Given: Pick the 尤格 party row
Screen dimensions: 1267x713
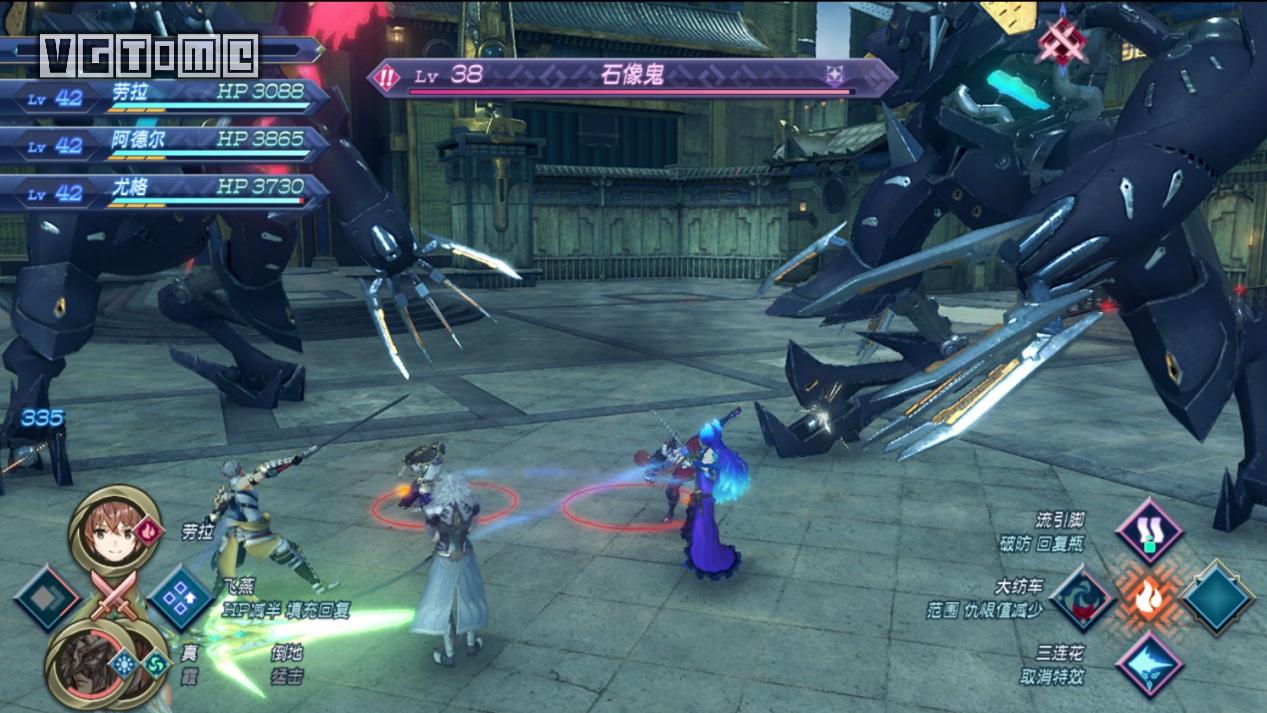Looking at the screenshot, I should pyautogui.click(x=165, y=192).
